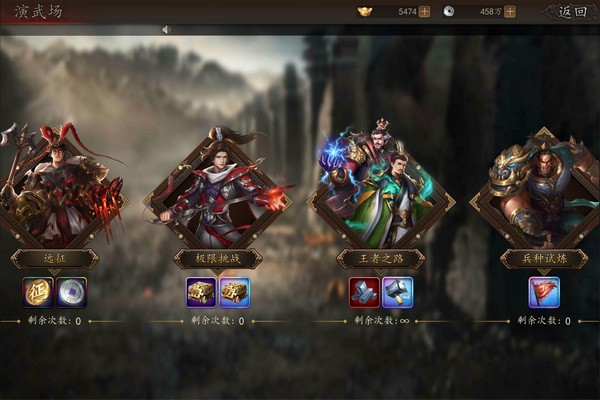Click the small speaker sound icon

click(165, 29)
